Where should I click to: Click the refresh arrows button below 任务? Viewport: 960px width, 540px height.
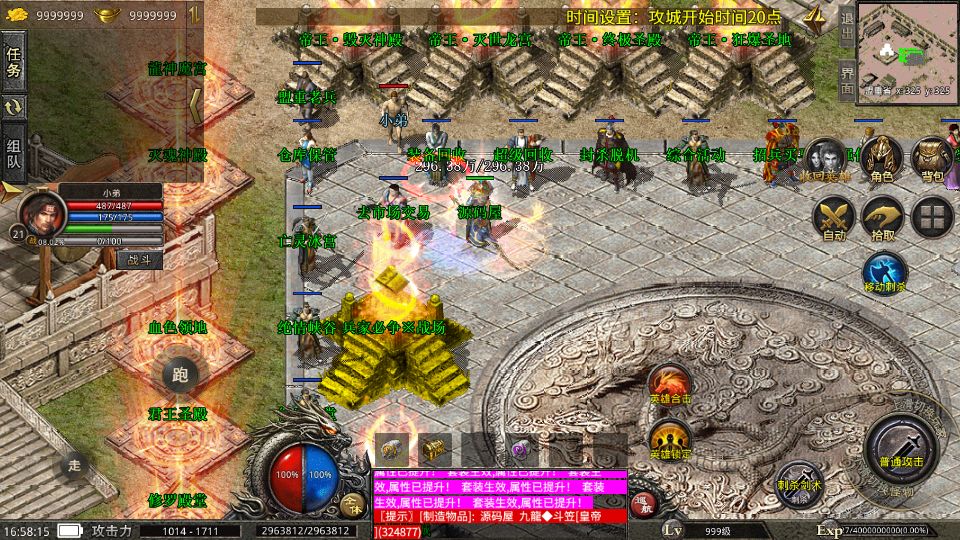point(14,107)
